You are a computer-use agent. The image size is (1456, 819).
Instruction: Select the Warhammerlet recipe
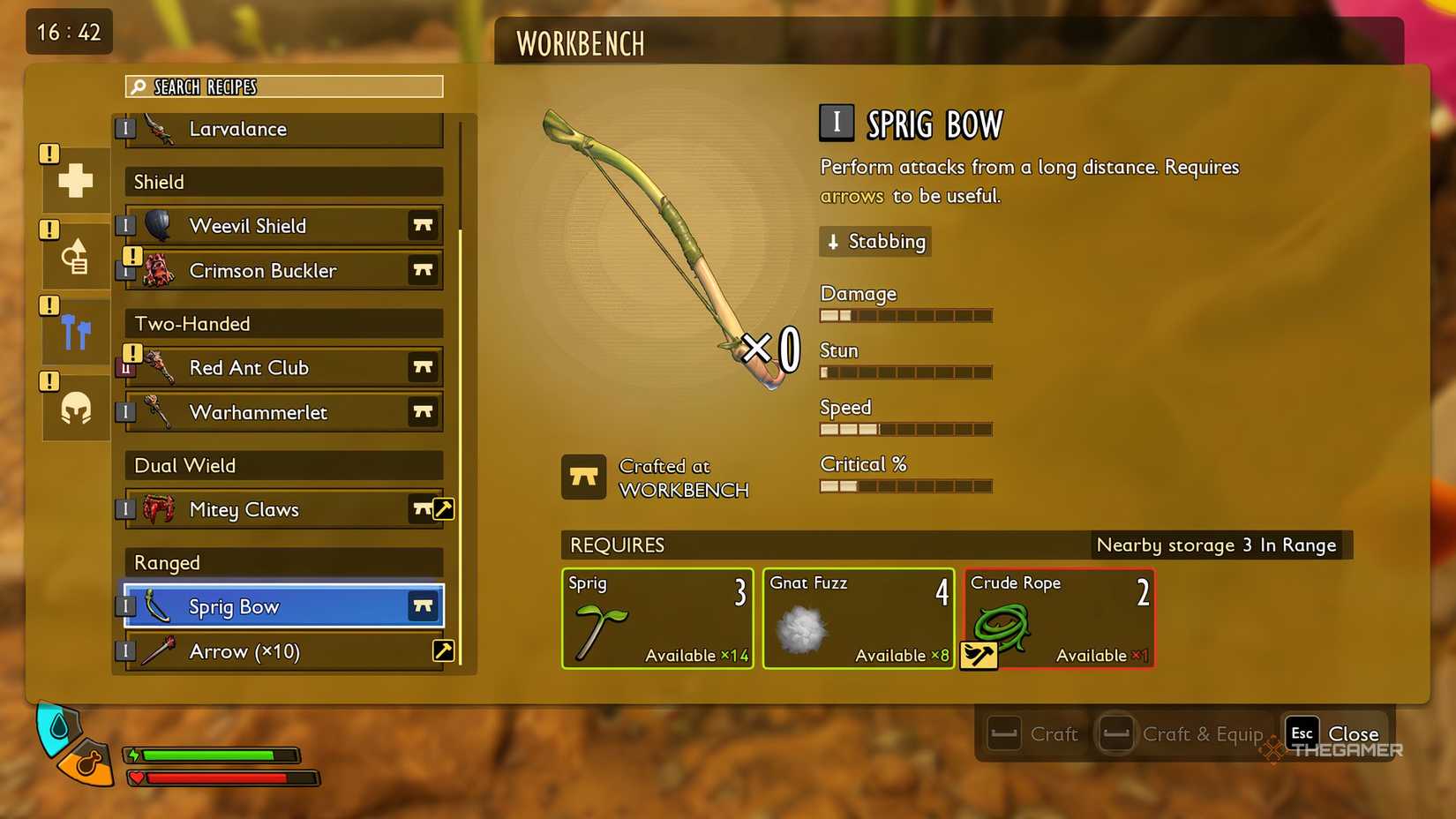coord(284,412)
